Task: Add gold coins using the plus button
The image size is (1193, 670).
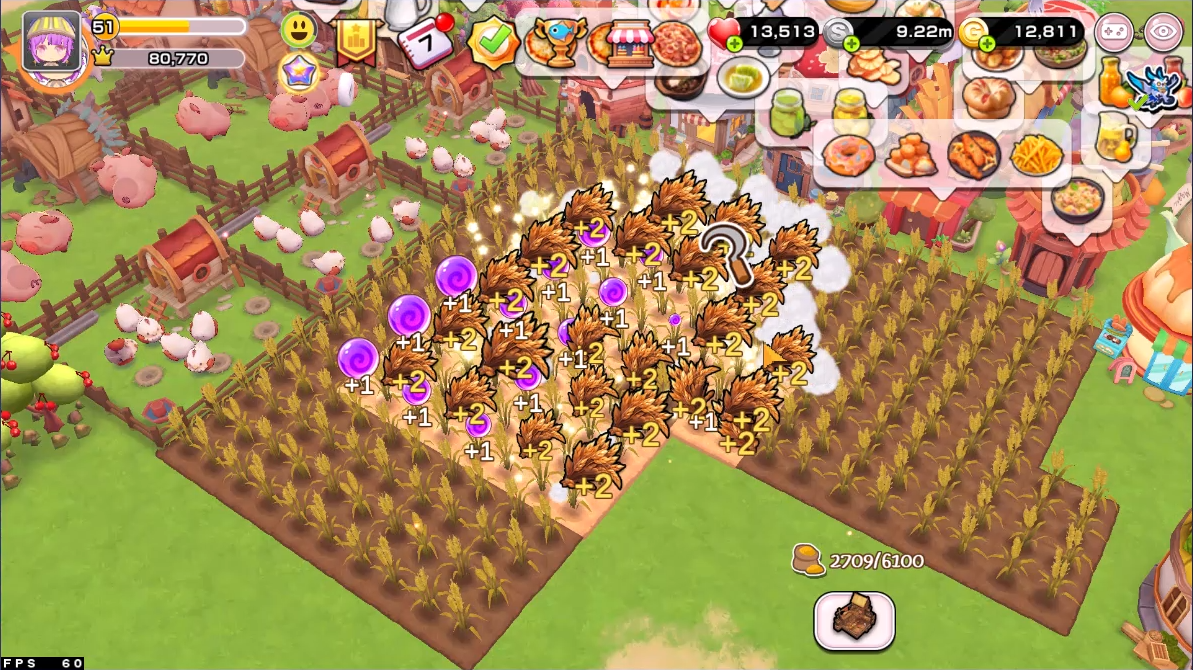Action: tap(986, 44)
